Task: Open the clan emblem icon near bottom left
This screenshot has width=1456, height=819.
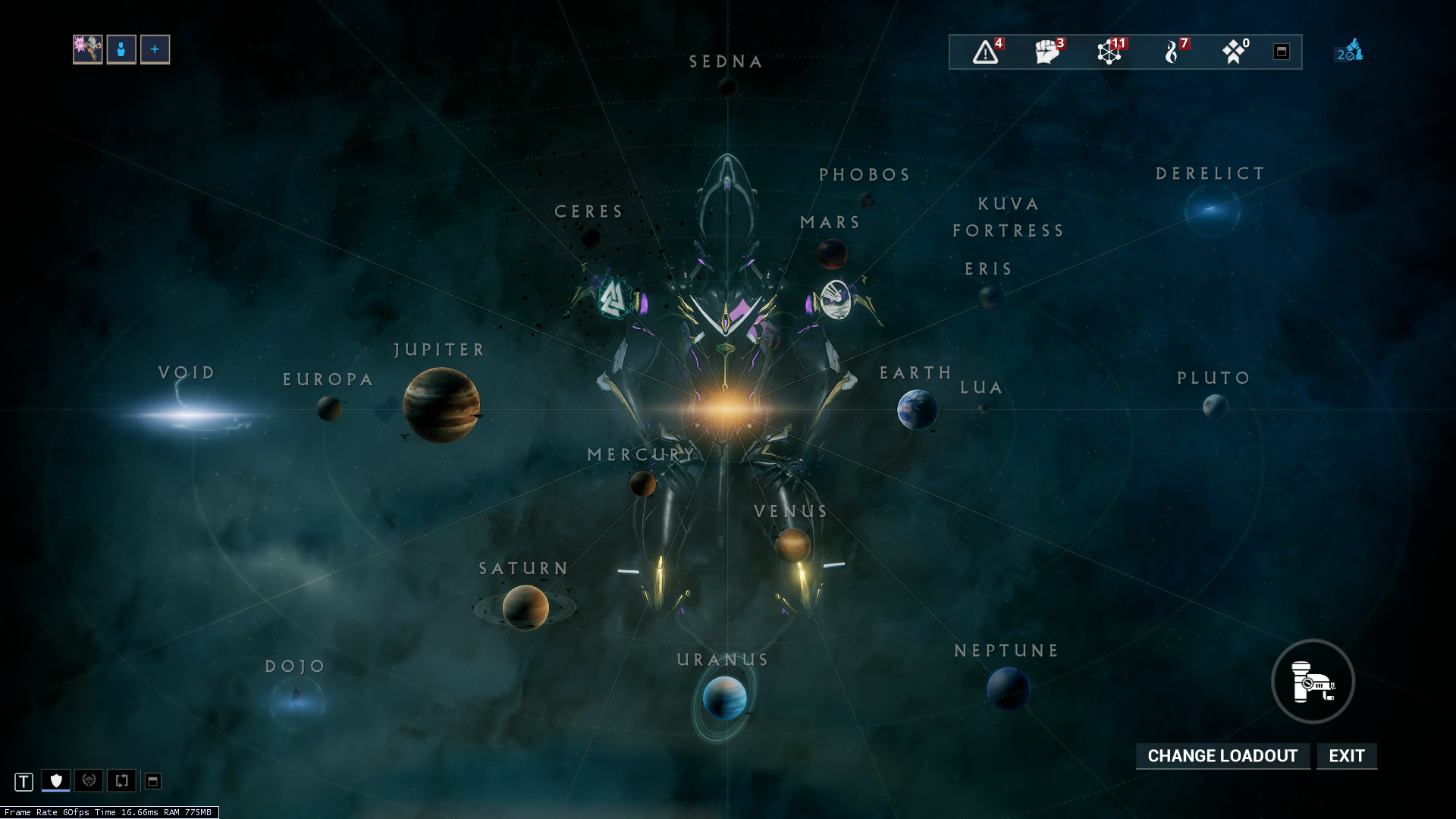Action: tap(89, 780)
